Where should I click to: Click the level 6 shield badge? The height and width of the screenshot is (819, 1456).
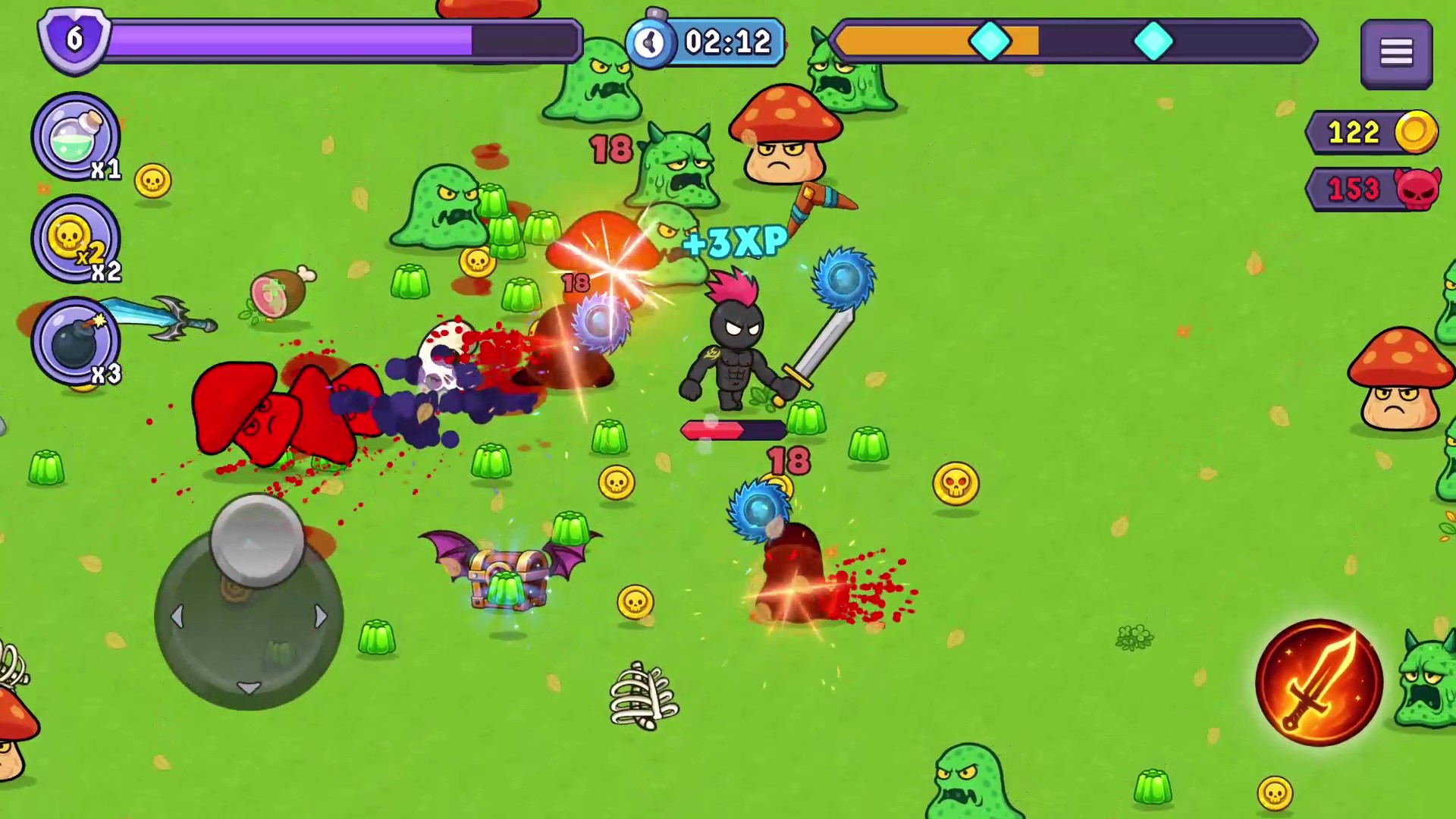[74, 40]
